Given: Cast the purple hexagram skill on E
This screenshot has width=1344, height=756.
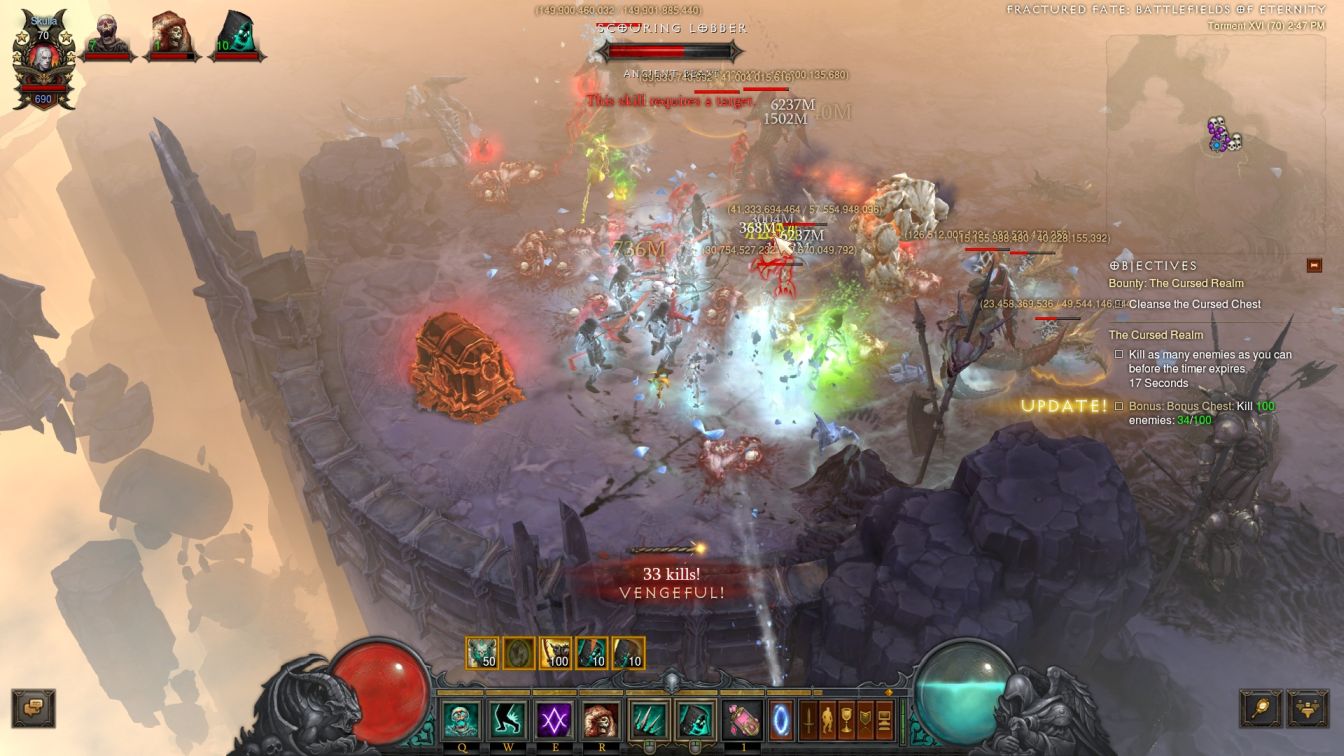Looking at the screenshot, I should (x=555, y=720).
